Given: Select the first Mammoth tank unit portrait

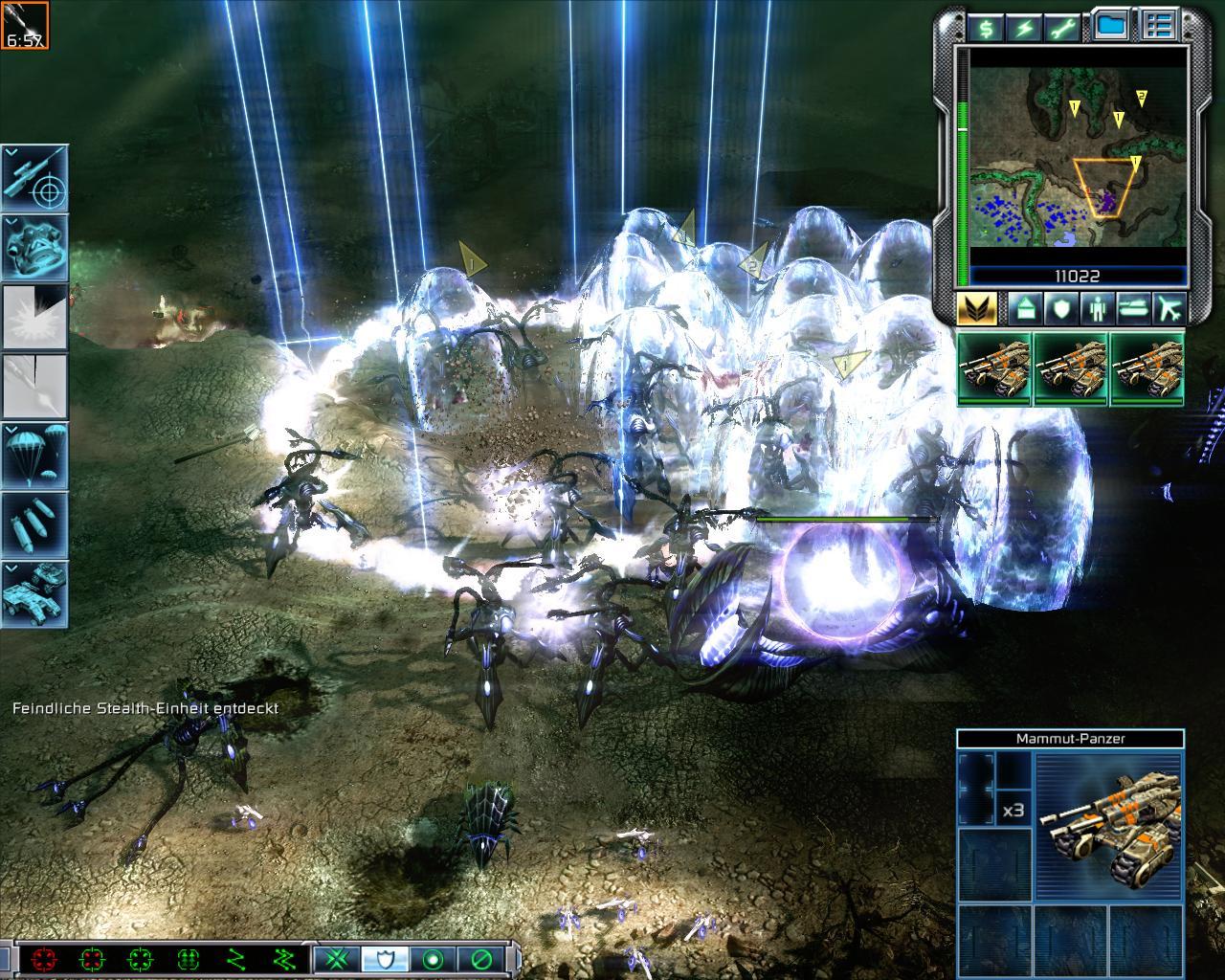Looking at the screenshot, I should tap(994, 368).
